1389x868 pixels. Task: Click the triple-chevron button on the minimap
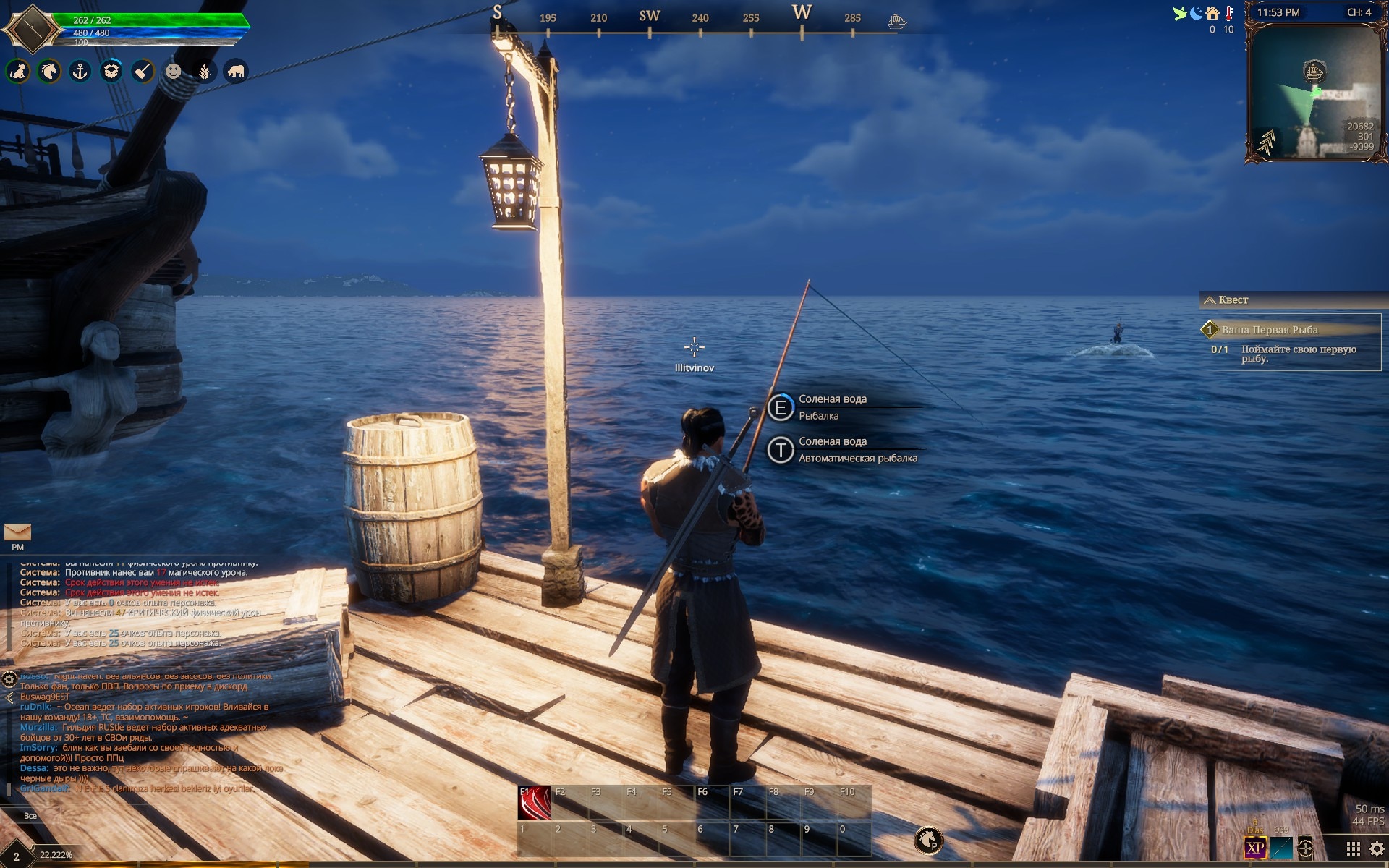pyautogui.click(x=1267, y=141)
